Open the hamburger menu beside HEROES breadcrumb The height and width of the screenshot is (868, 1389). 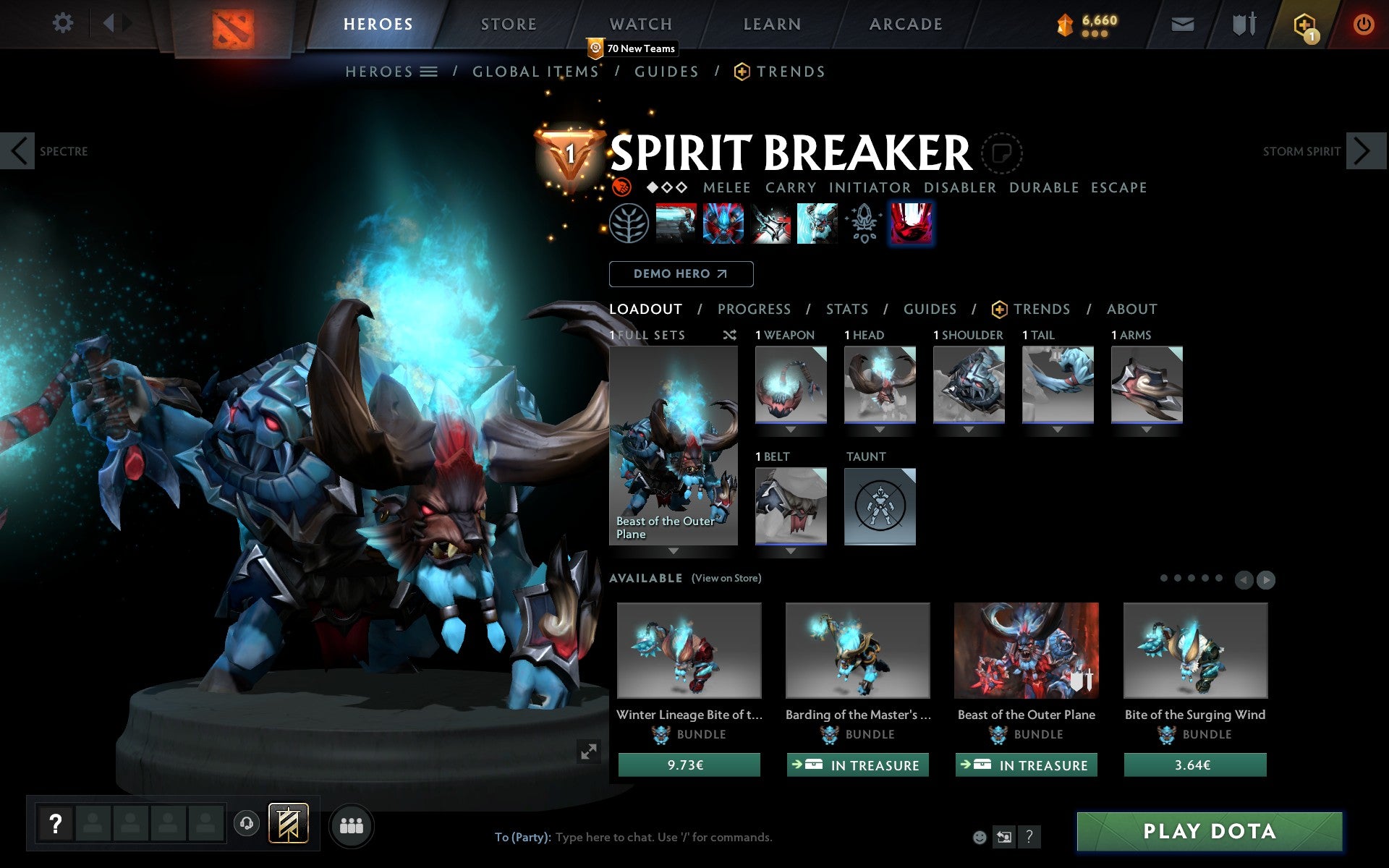(429, 72)
